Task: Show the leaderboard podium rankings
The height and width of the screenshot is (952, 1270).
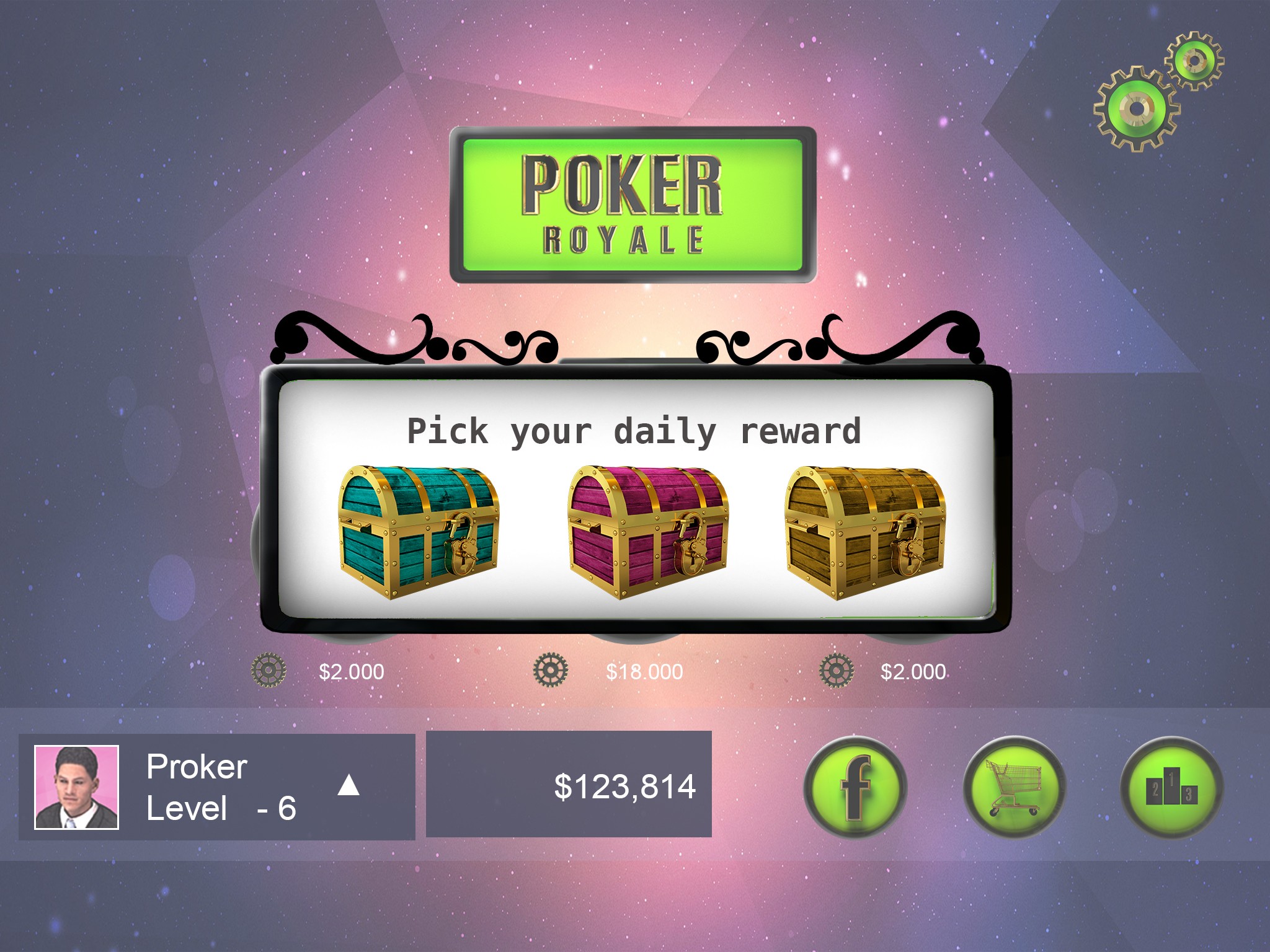Action: [1171, 787]
